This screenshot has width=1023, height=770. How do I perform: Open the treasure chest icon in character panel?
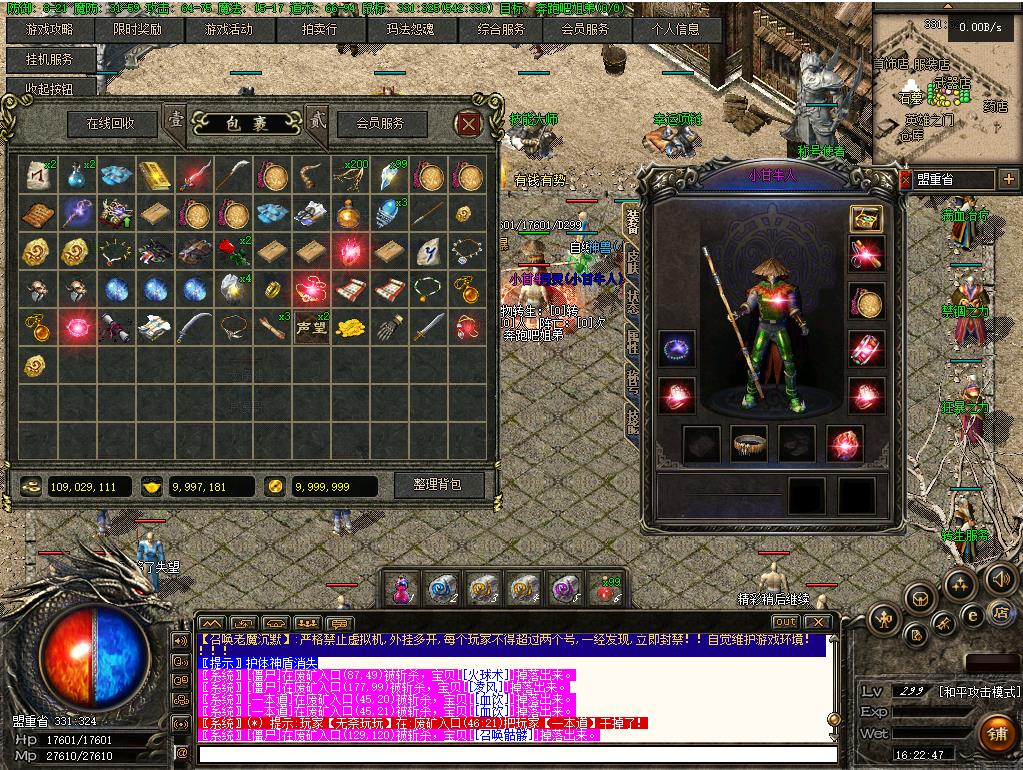865,217
